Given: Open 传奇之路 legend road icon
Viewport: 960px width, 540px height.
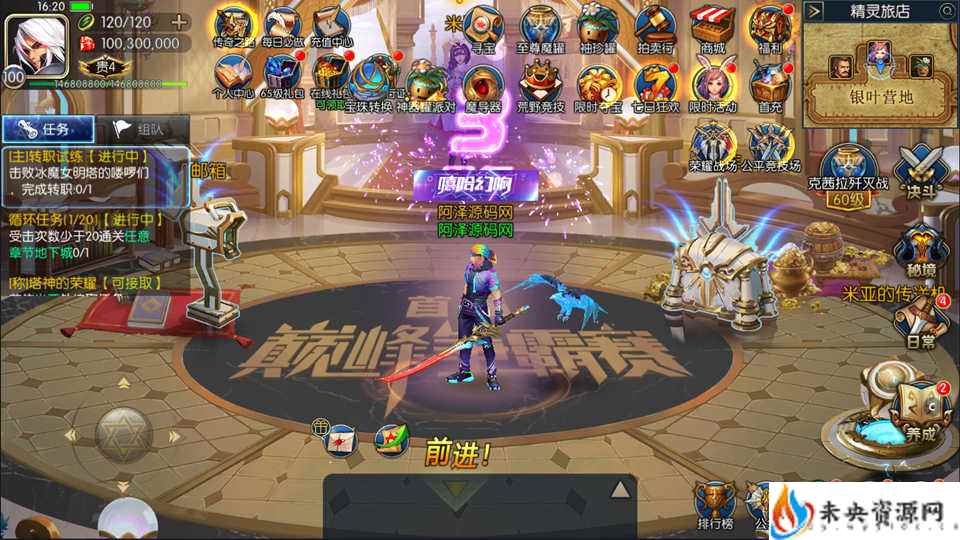Looking at the screenshot, I should pyautogui.click(x=232, y=26).
